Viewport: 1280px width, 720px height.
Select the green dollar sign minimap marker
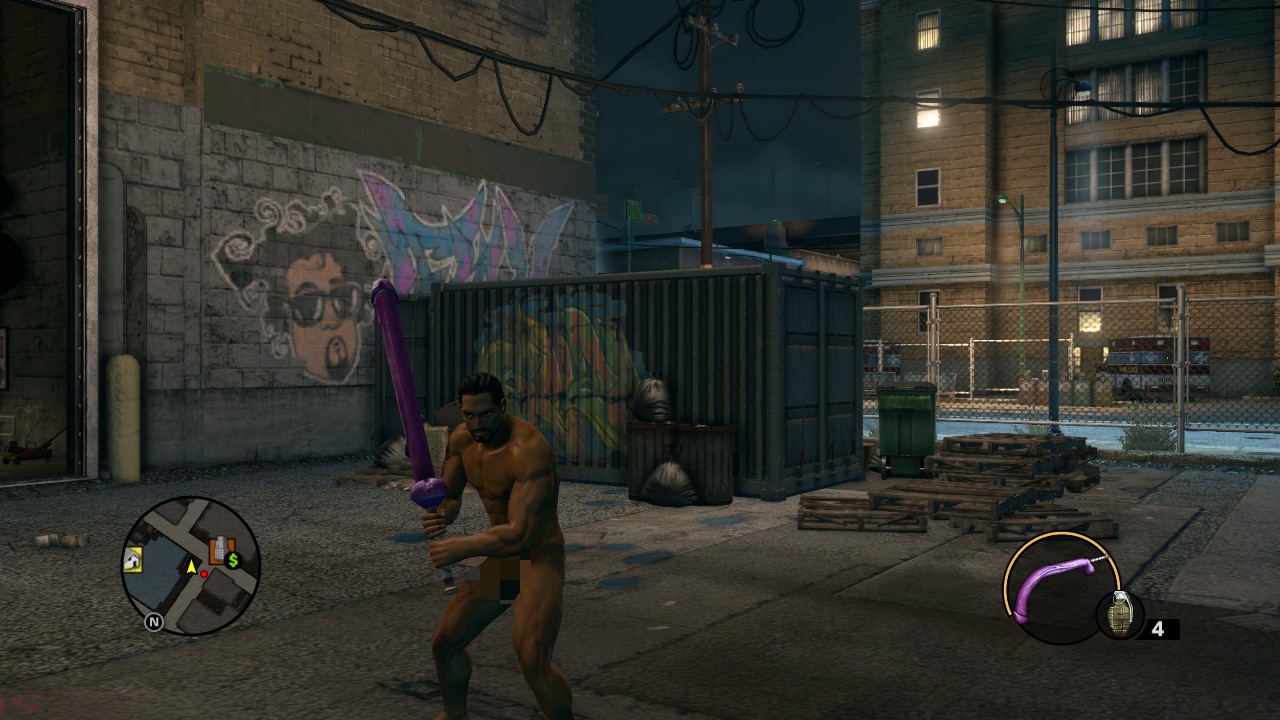pyautogui.click(x=234, y=560)
